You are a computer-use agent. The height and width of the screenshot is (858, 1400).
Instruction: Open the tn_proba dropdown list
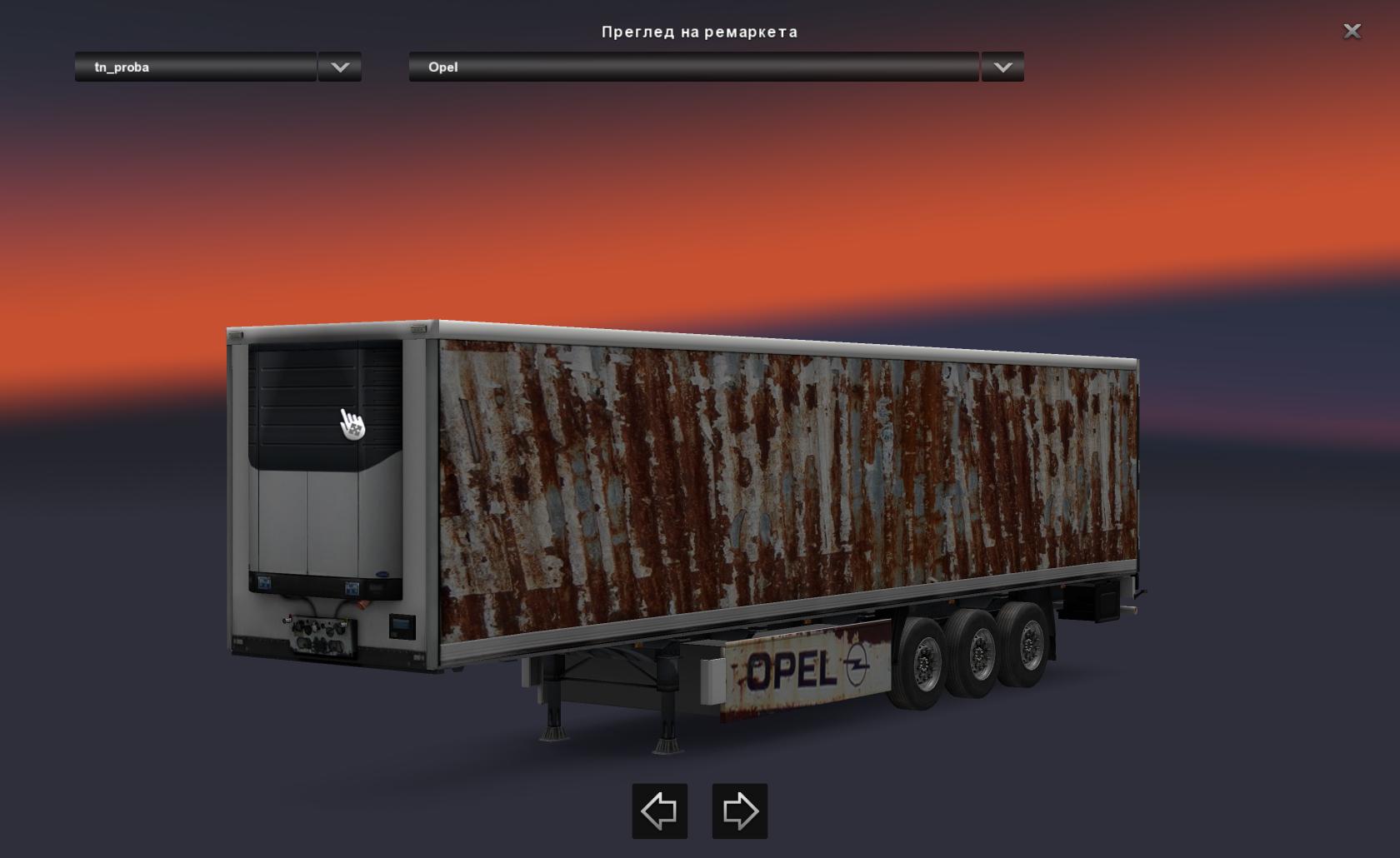pos(340,67)
